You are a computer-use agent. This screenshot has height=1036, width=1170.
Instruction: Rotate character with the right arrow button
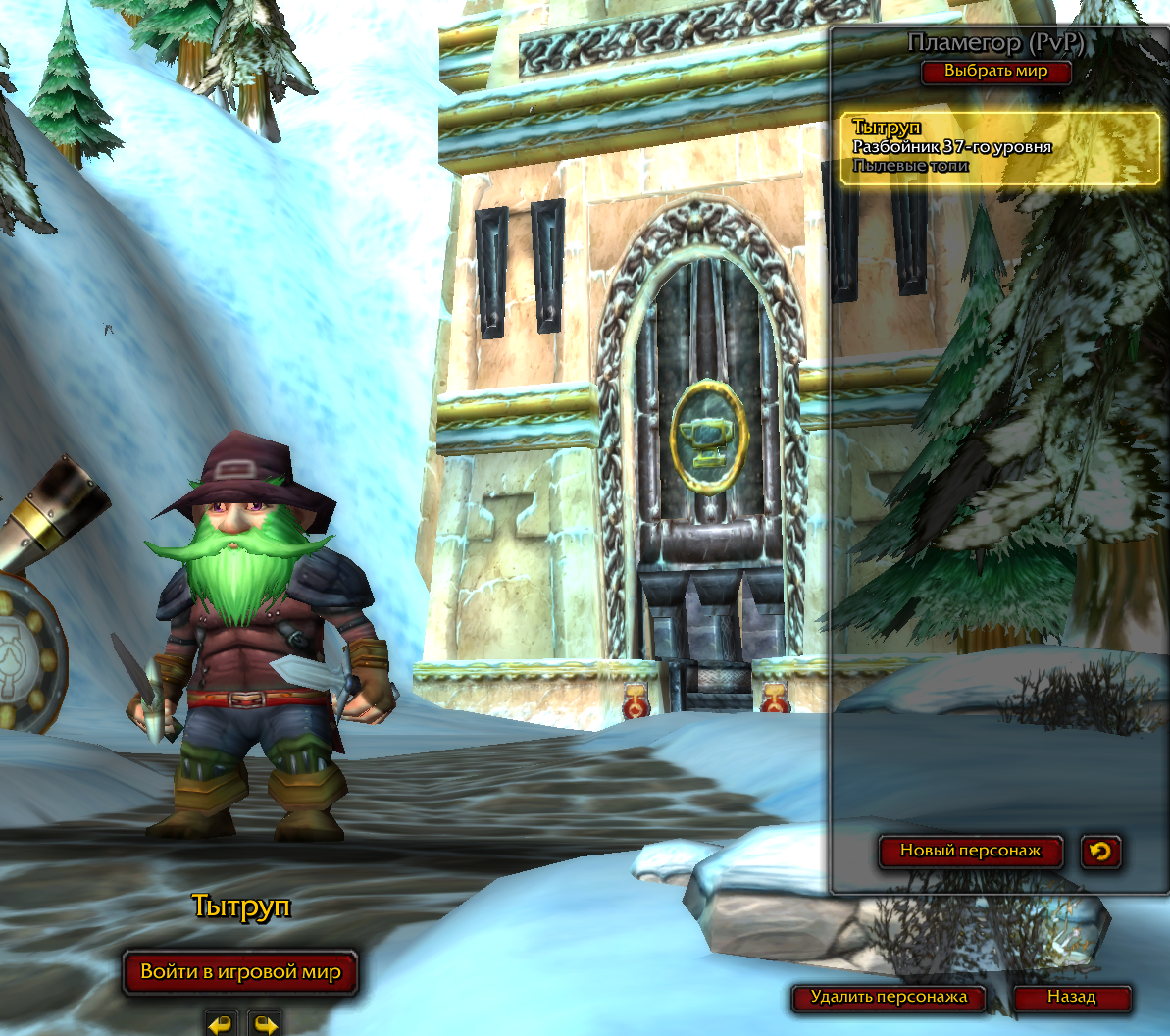pos(265,1022)
